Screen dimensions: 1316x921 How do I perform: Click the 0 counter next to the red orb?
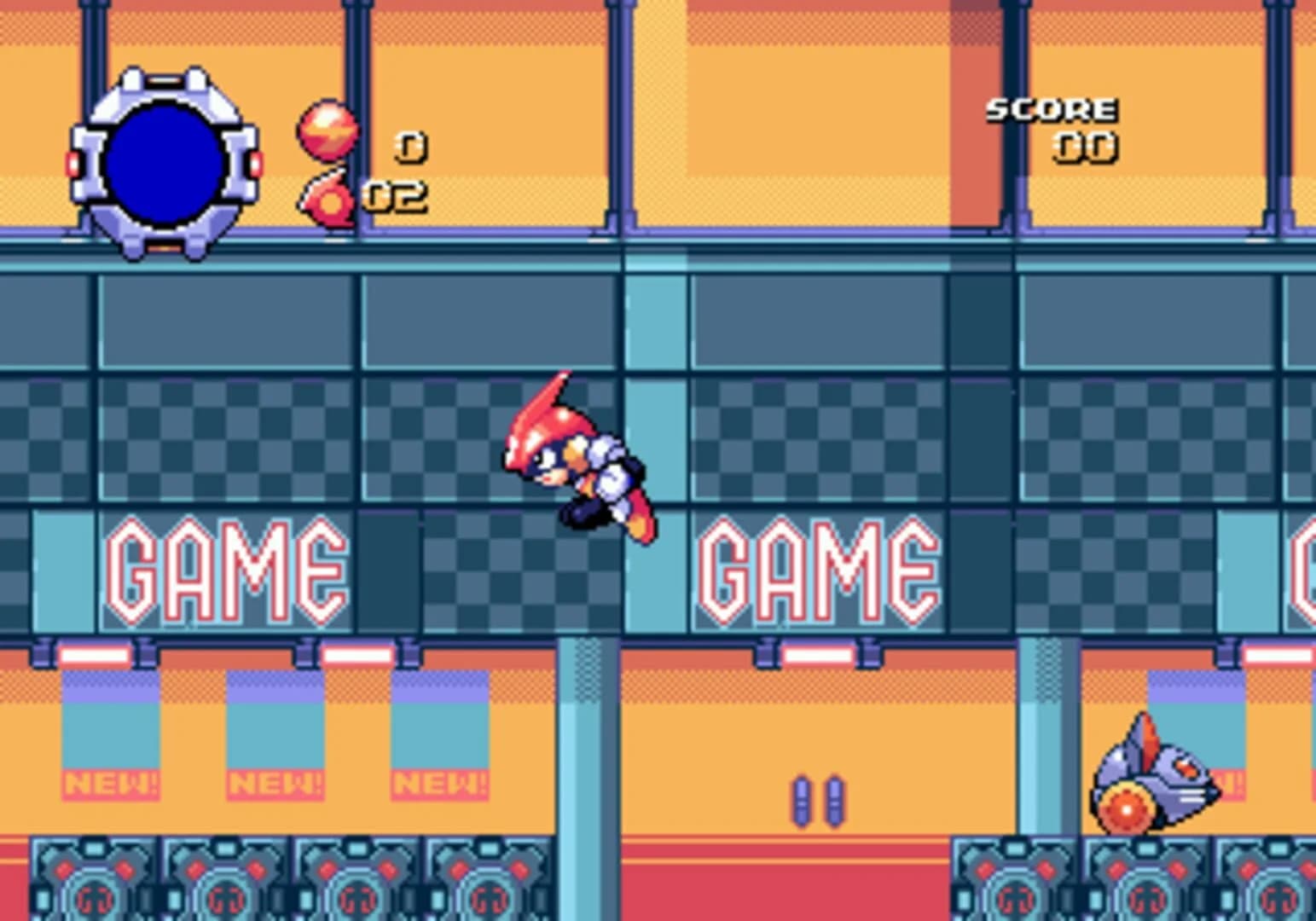click(410, 145)
